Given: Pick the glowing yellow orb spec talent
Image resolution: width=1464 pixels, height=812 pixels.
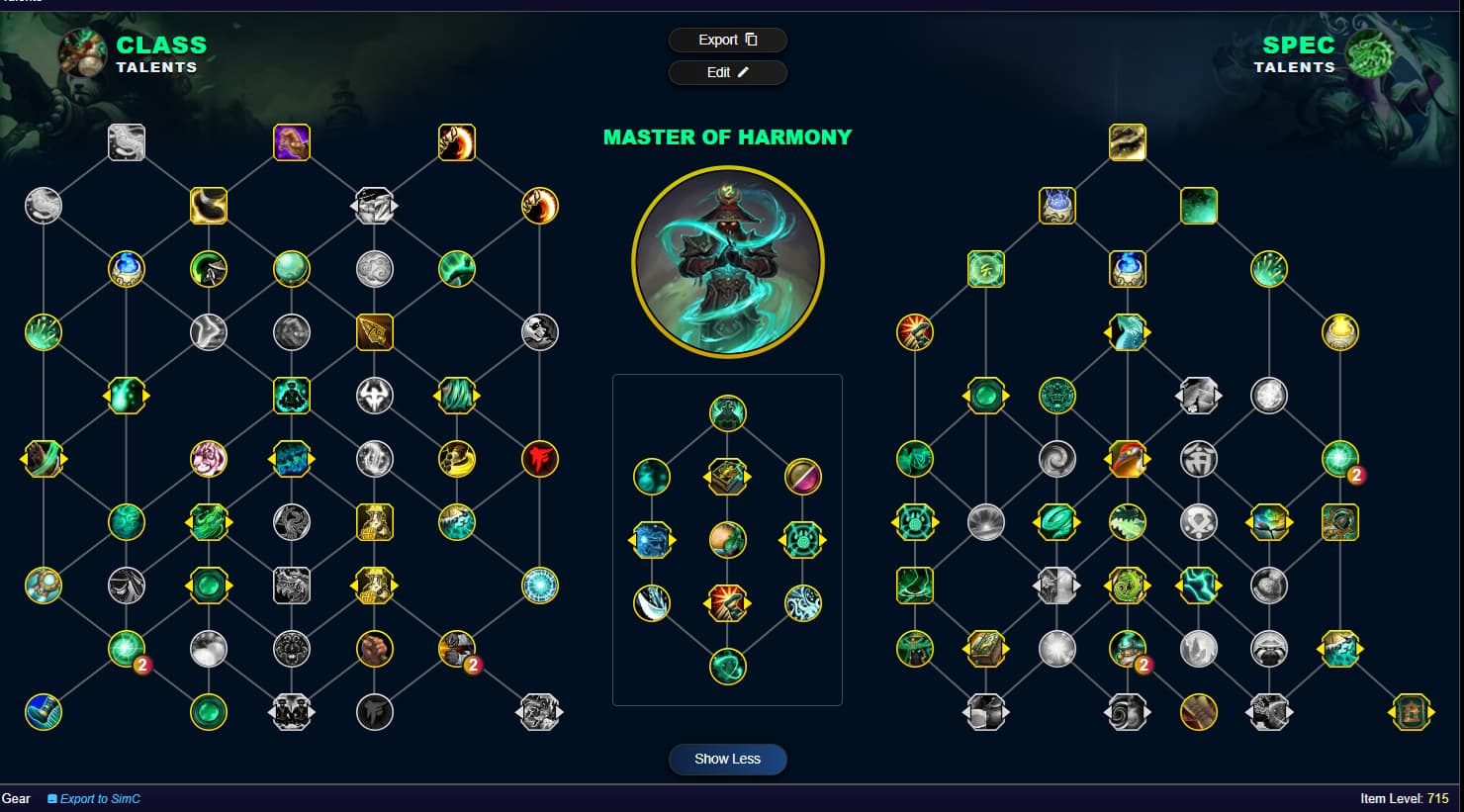Looking at the screenshot, I should (x=1340, y=332).
